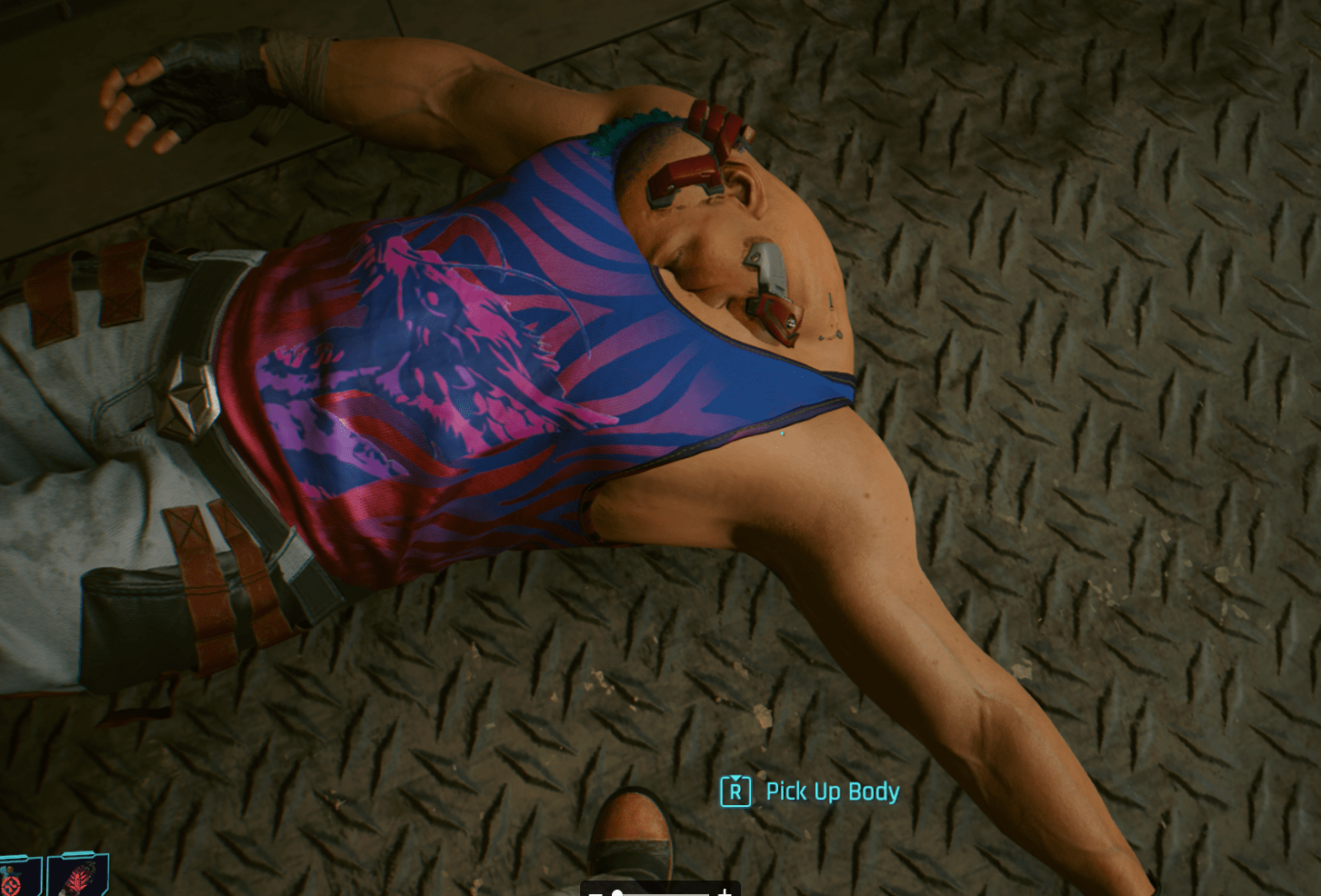Viewport: 1321px width, 896px height.
Task: Click the plus zoom icon on the bottom bar
Action: click(726, 893)
